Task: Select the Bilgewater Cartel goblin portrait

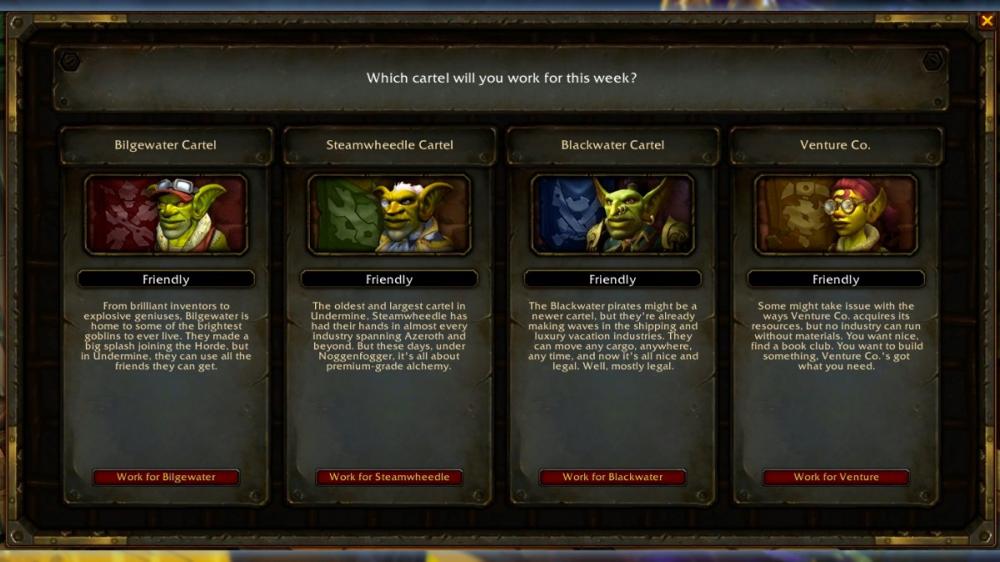Action: point(166,215)
